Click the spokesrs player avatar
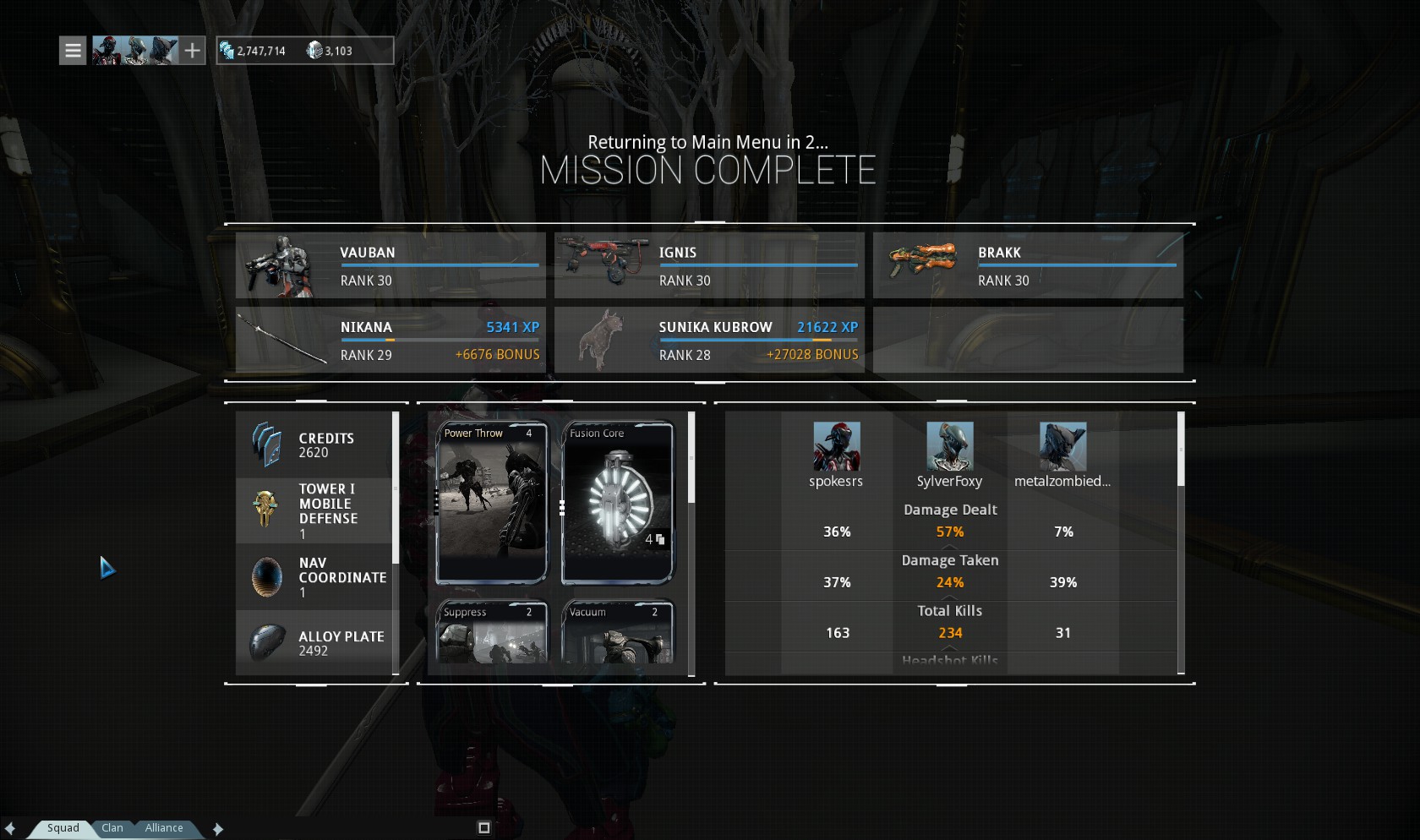Screen dimensions: 1420x840 click(x=836, y=446)
